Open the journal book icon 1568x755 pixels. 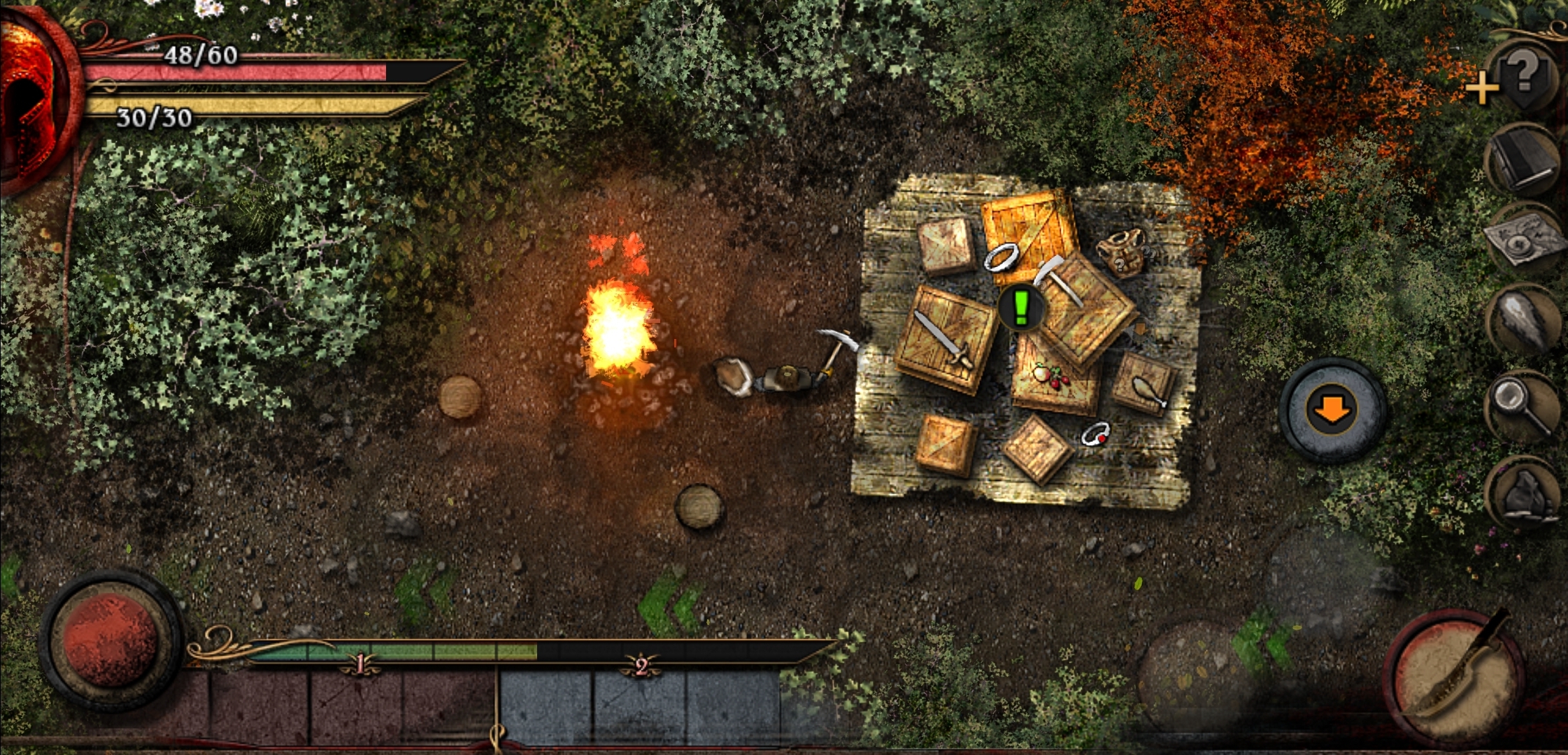[x=1523, y=161]
